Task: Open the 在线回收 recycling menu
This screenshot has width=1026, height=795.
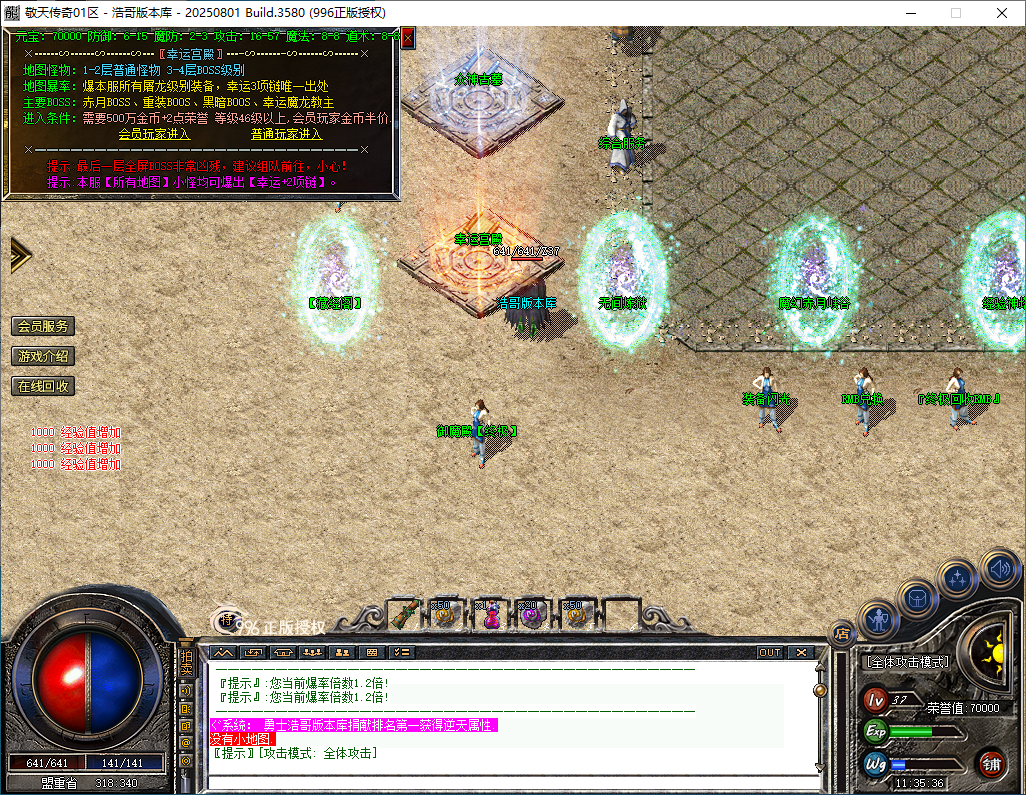Action: tap(43, 386)
